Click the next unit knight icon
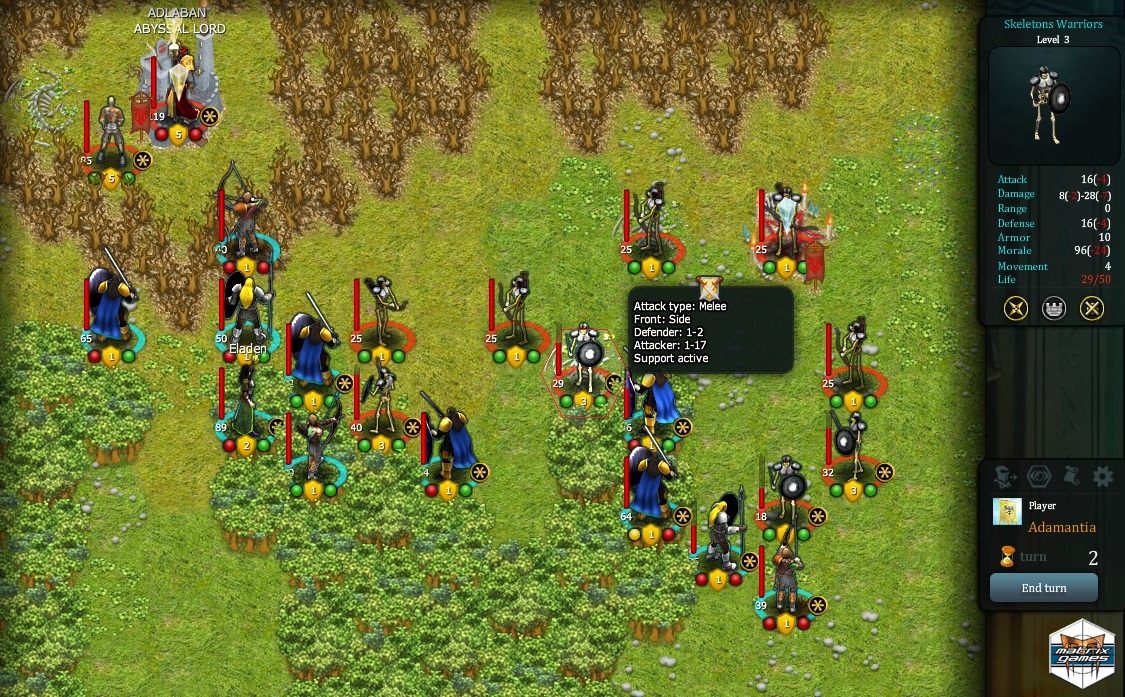The image size is (1125, 697). (1006, 476)
